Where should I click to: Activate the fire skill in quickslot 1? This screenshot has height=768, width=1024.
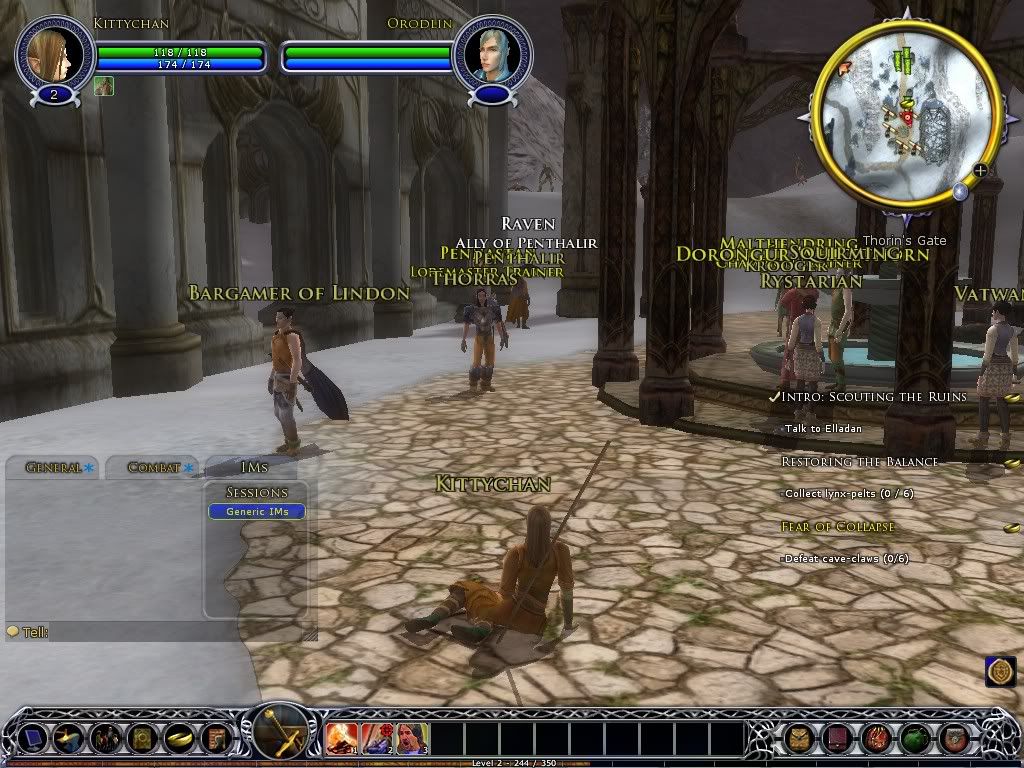pyautogui.click(x=342, y=738)
